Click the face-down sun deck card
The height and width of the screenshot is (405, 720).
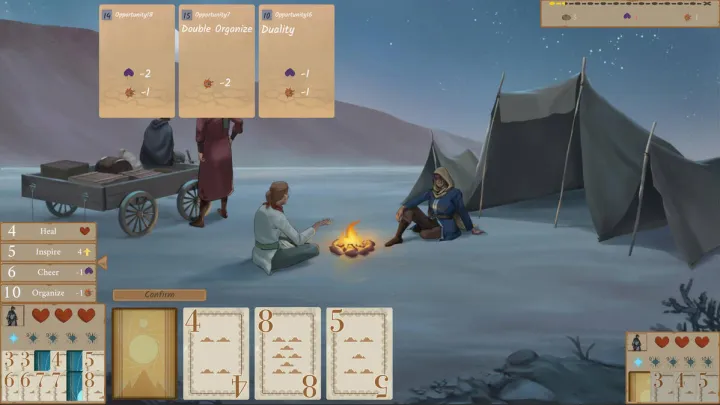145,353
